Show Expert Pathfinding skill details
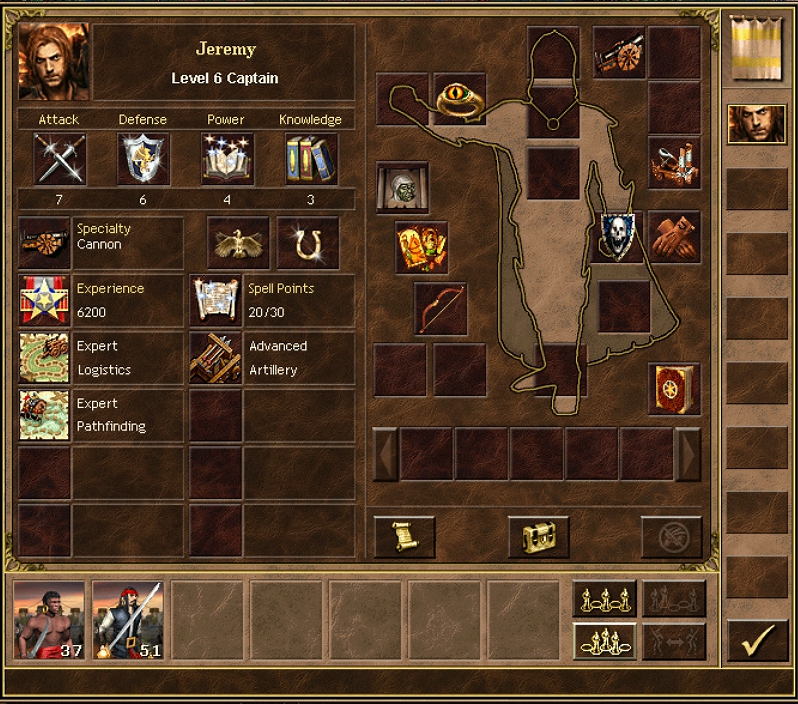This screenshot has width=798, height=704. pyautogui.click(x=44, y=415)
